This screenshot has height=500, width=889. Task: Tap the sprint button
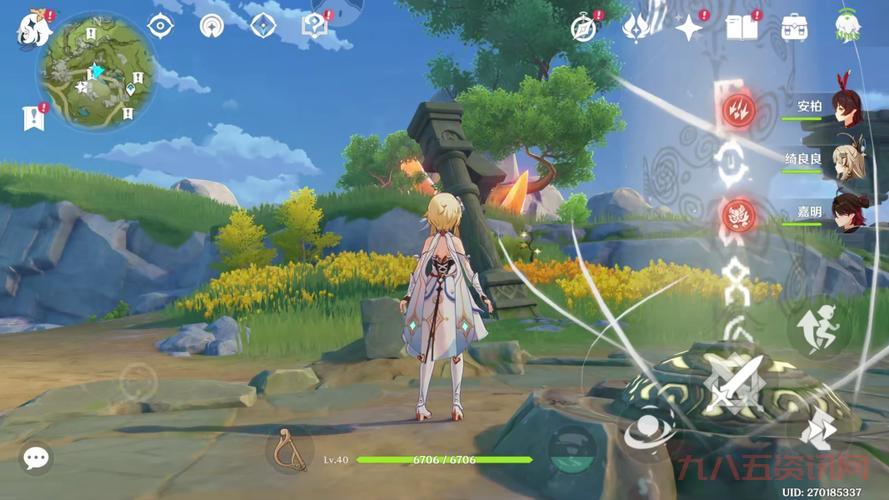click(x=816, y=327)
